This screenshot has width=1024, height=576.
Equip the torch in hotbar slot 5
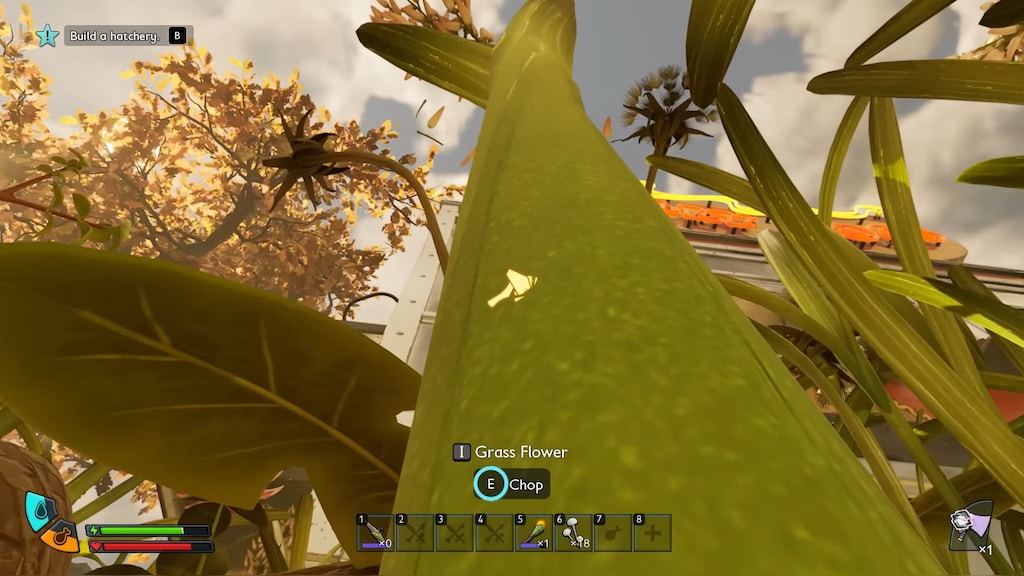(x=534, y=533)
